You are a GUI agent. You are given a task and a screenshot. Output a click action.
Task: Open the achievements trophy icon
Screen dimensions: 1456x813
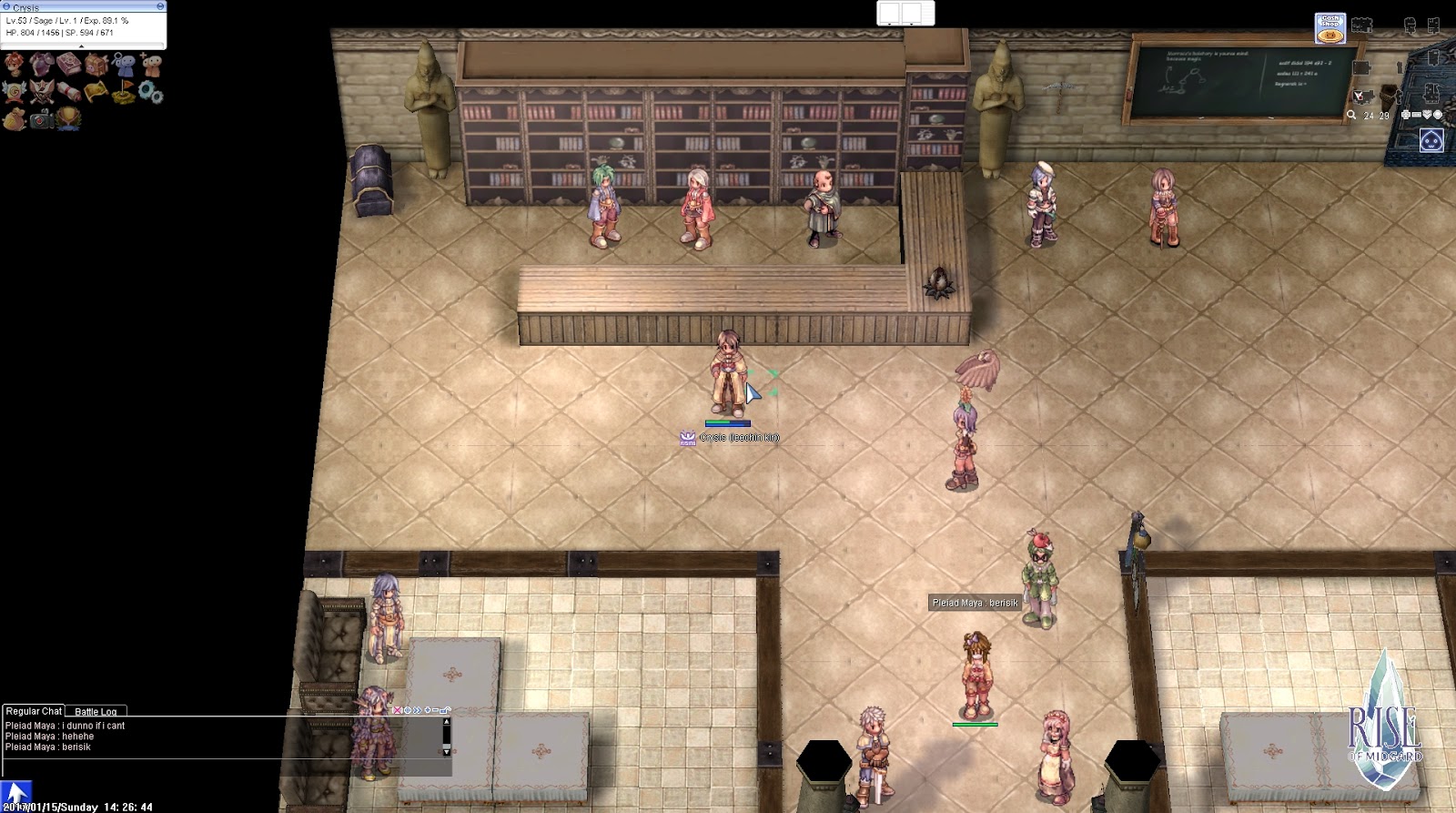[x=66, y=118]
